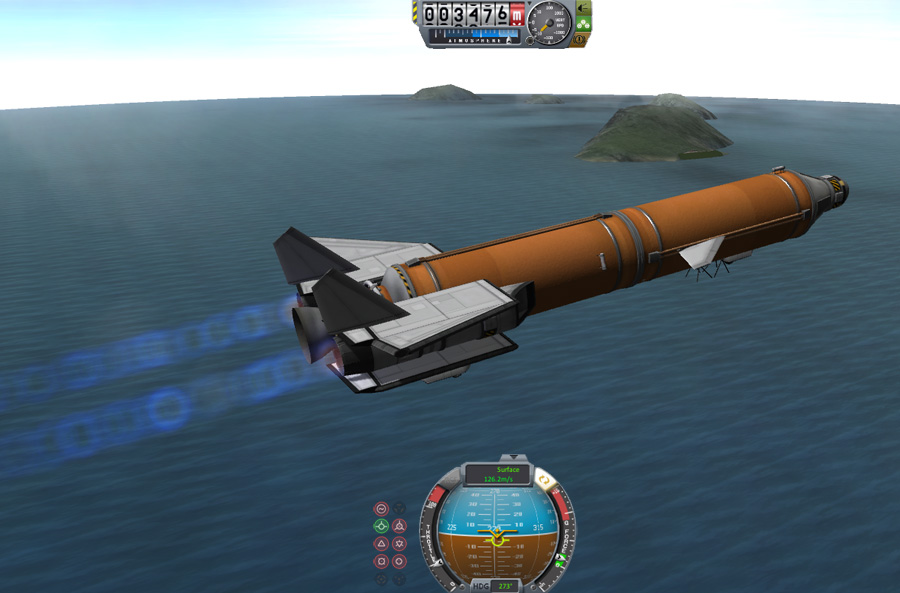The width and height of the screenshot is (900, 593).
Task: Set SAS to the normal triangle mode
Action: click(x=381, y=544)
